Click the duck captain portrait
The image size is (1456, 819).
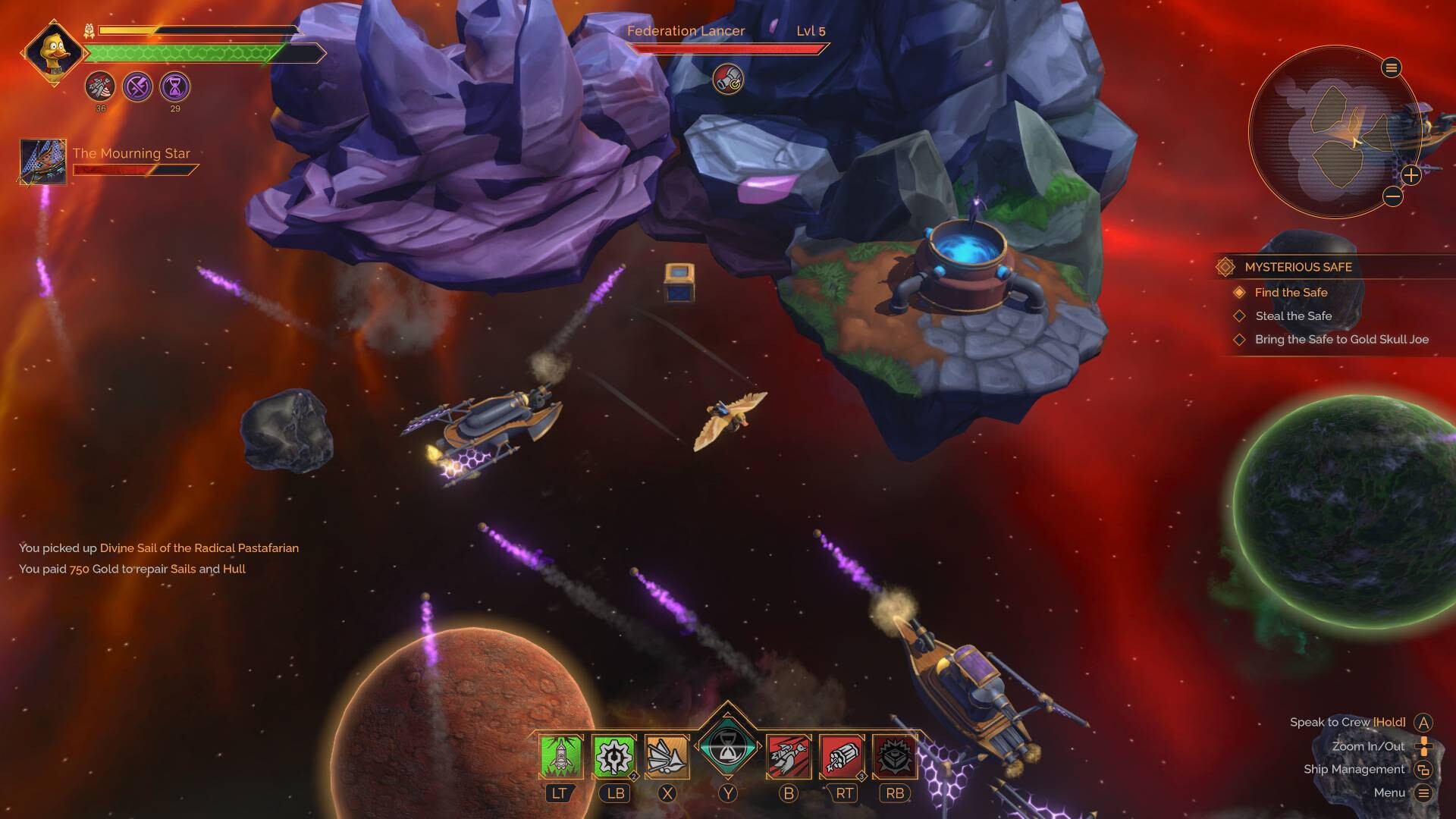[54, 53]
